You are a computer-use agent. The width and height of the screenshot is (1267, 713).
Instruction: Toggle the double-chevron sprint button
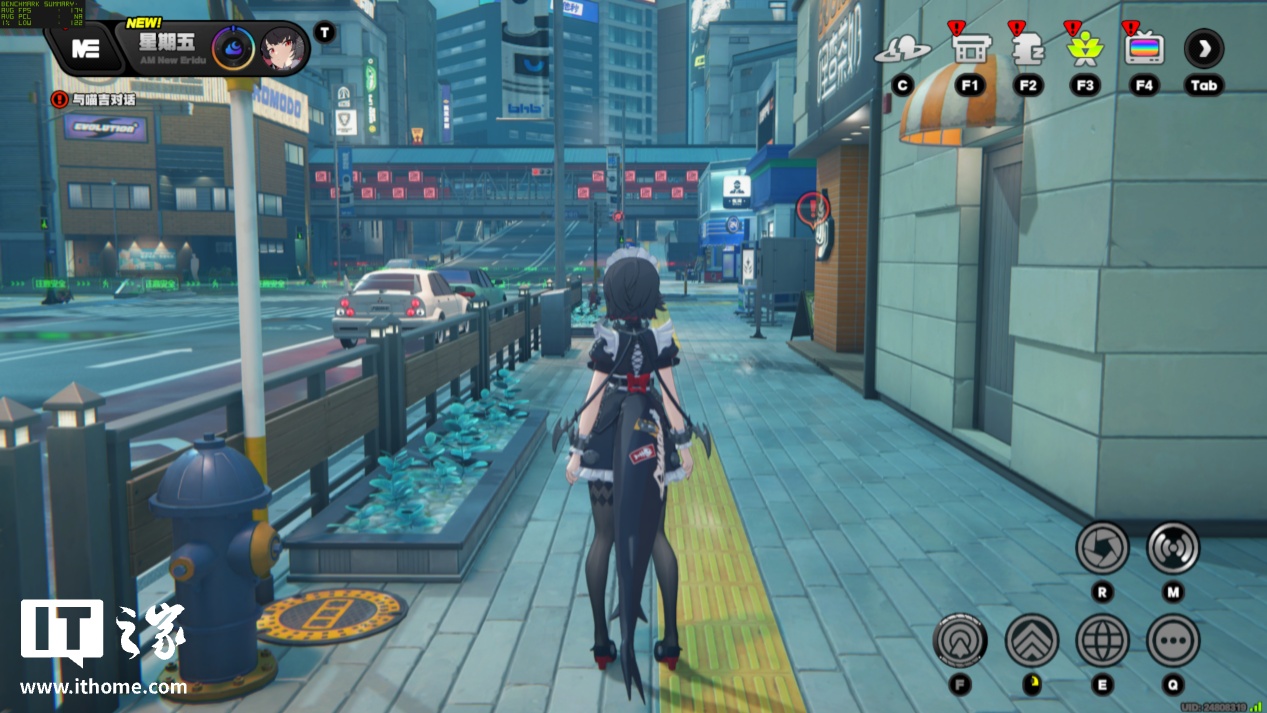[1031, 640]
